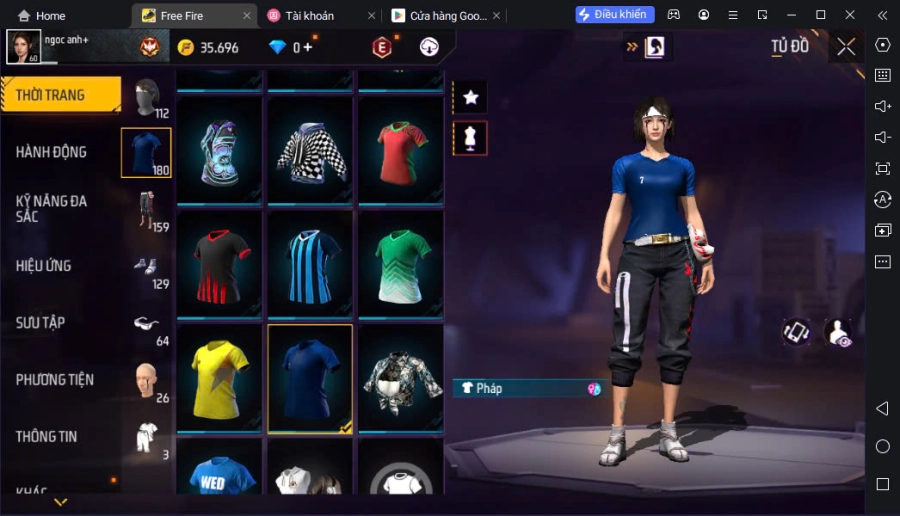Close the wardrobe with the X button
This screenshot has height=516, width=900.
[x=846, y=47]
